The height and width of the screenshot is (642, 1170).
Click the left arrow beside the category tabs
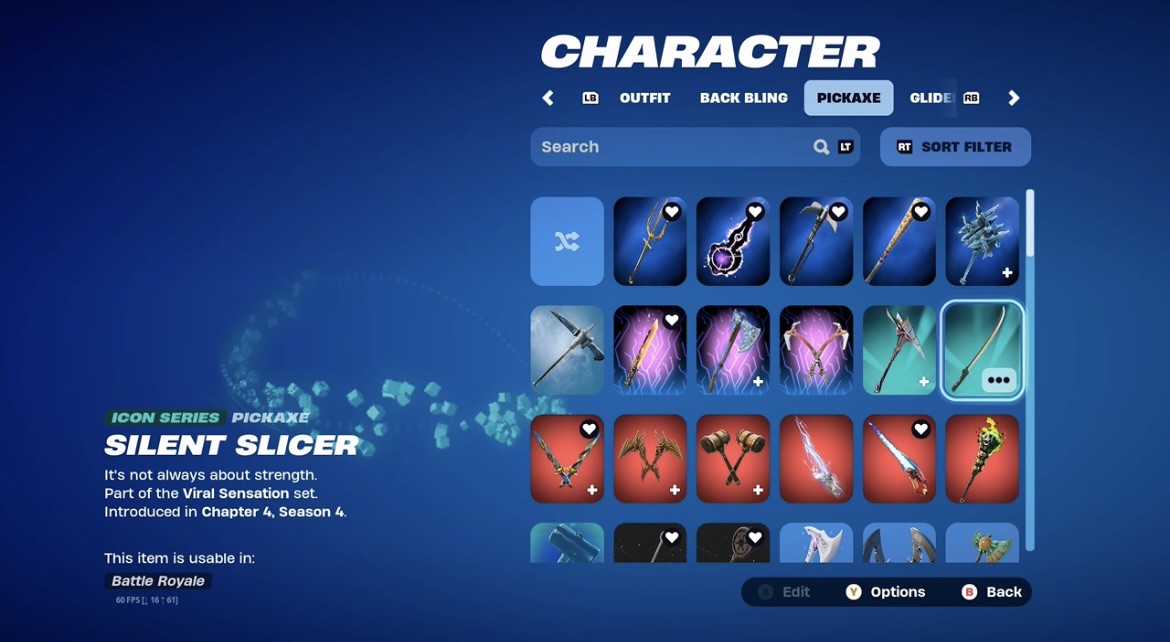click(548, 98)
